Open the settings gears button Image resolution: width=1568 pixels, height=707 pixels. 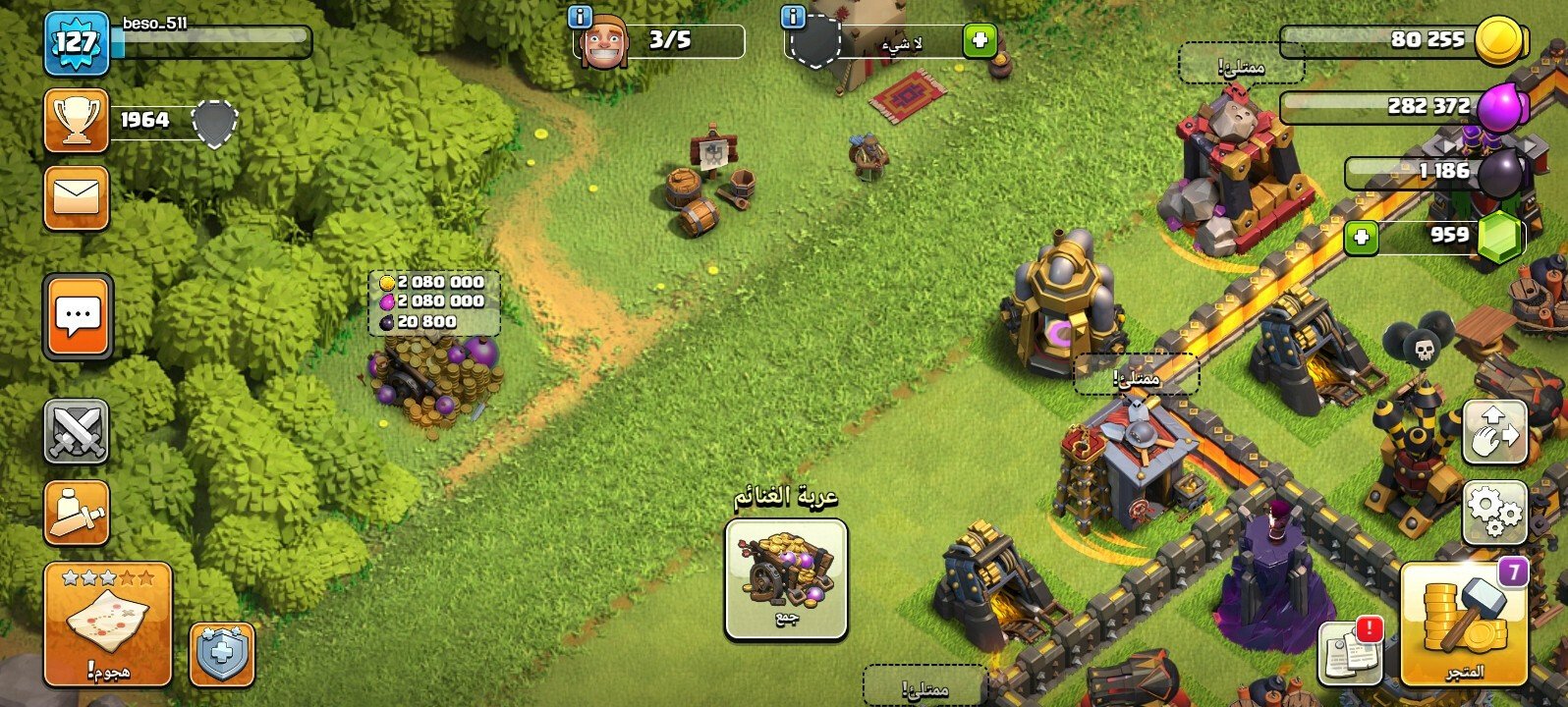[x=1494, y=513]
